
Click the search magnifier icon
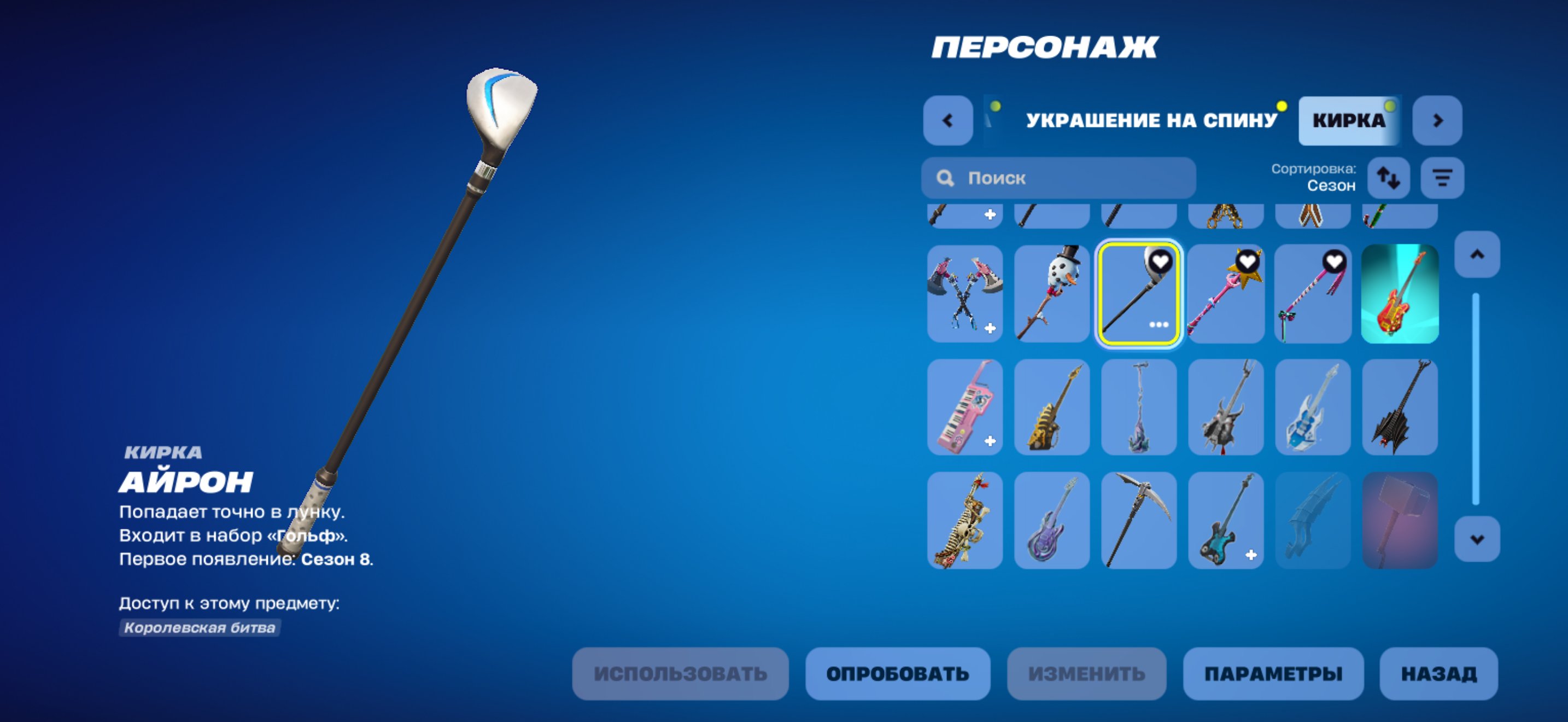coord(946,177)
